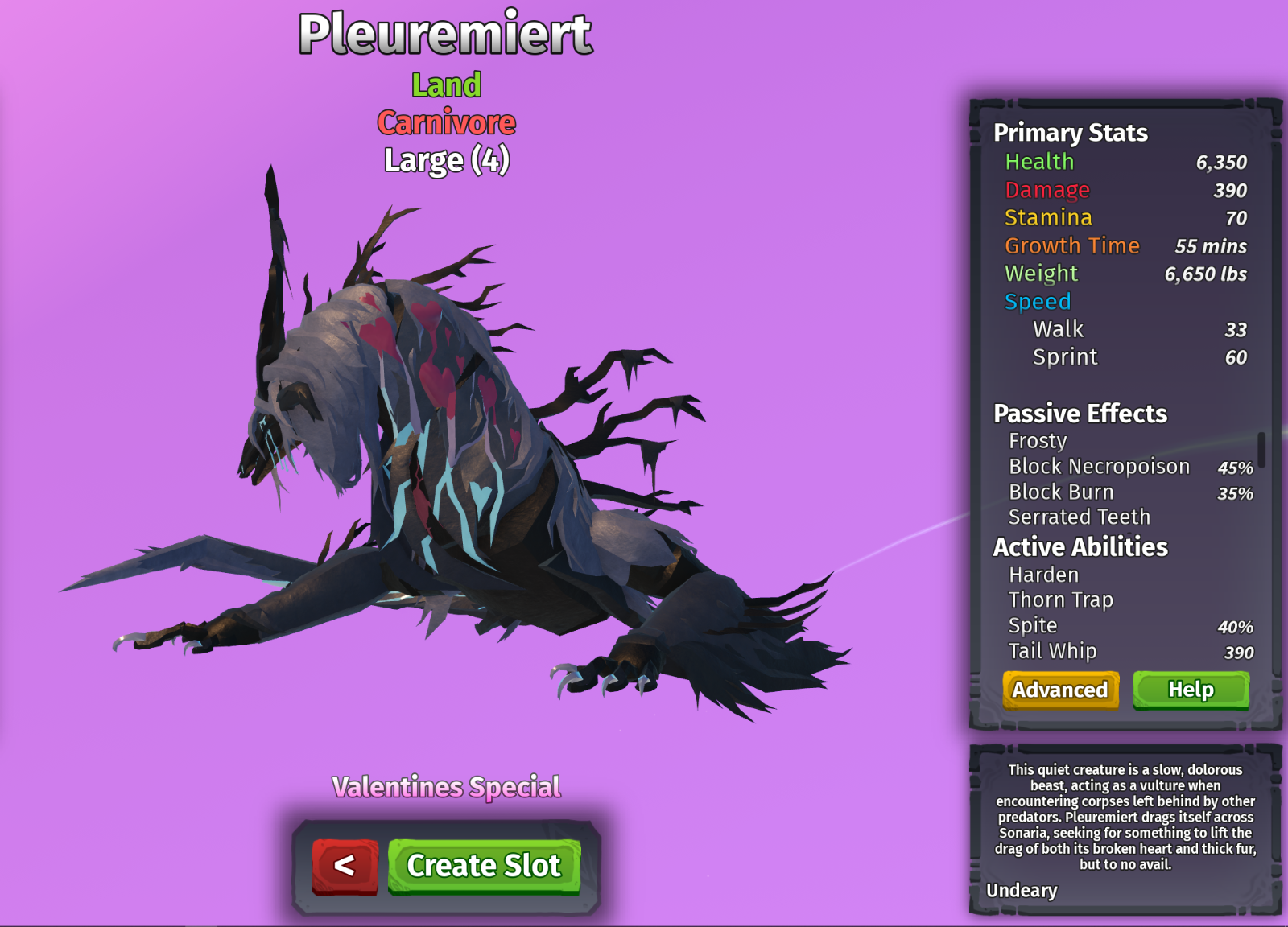The width and height of the screenshot is (1288, 927).
Task: Click the Tail Whip ability
Action: (x=1051, y=651)
